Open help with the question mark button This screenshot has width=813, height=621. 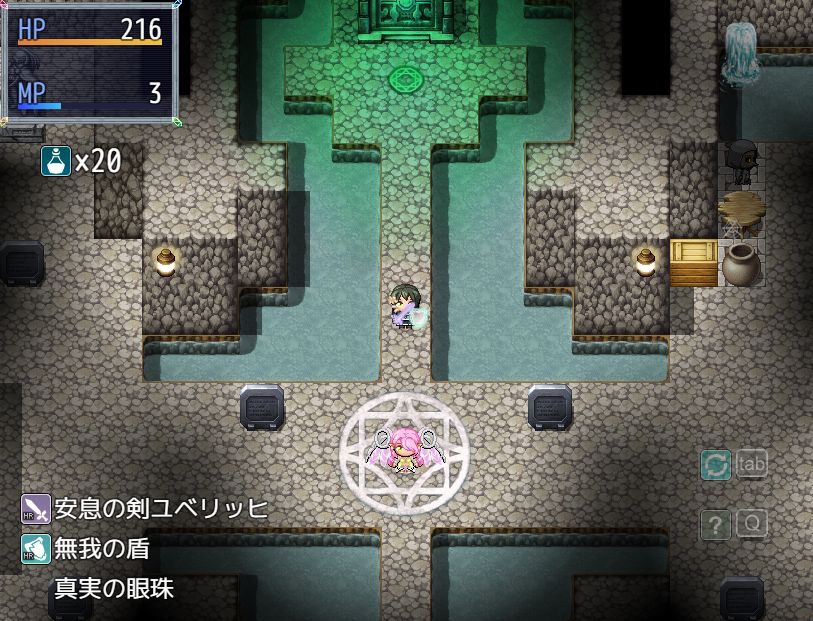point(715,524)
